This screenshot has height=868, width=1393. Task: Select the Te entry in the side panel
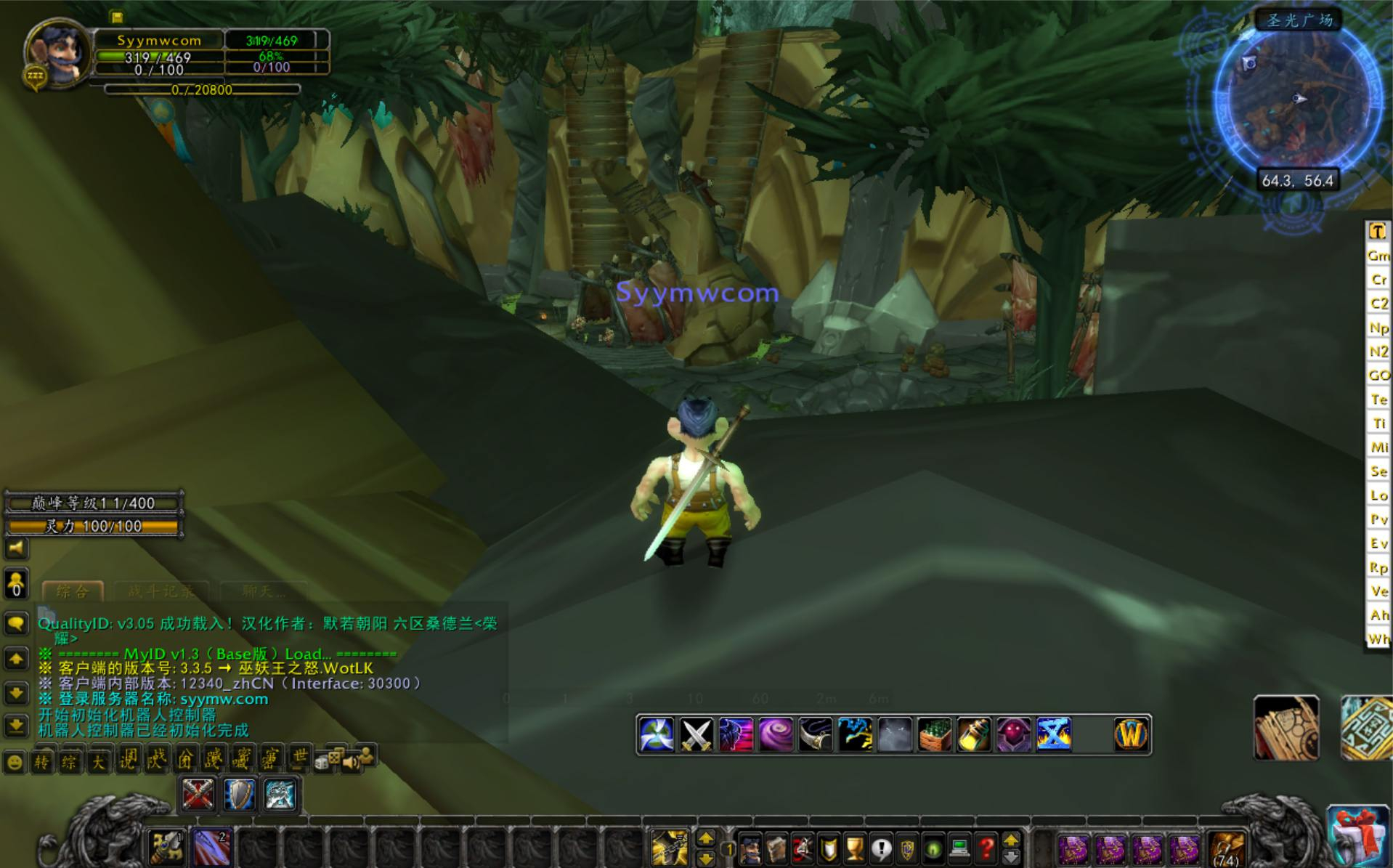[x=1378, y=399]
